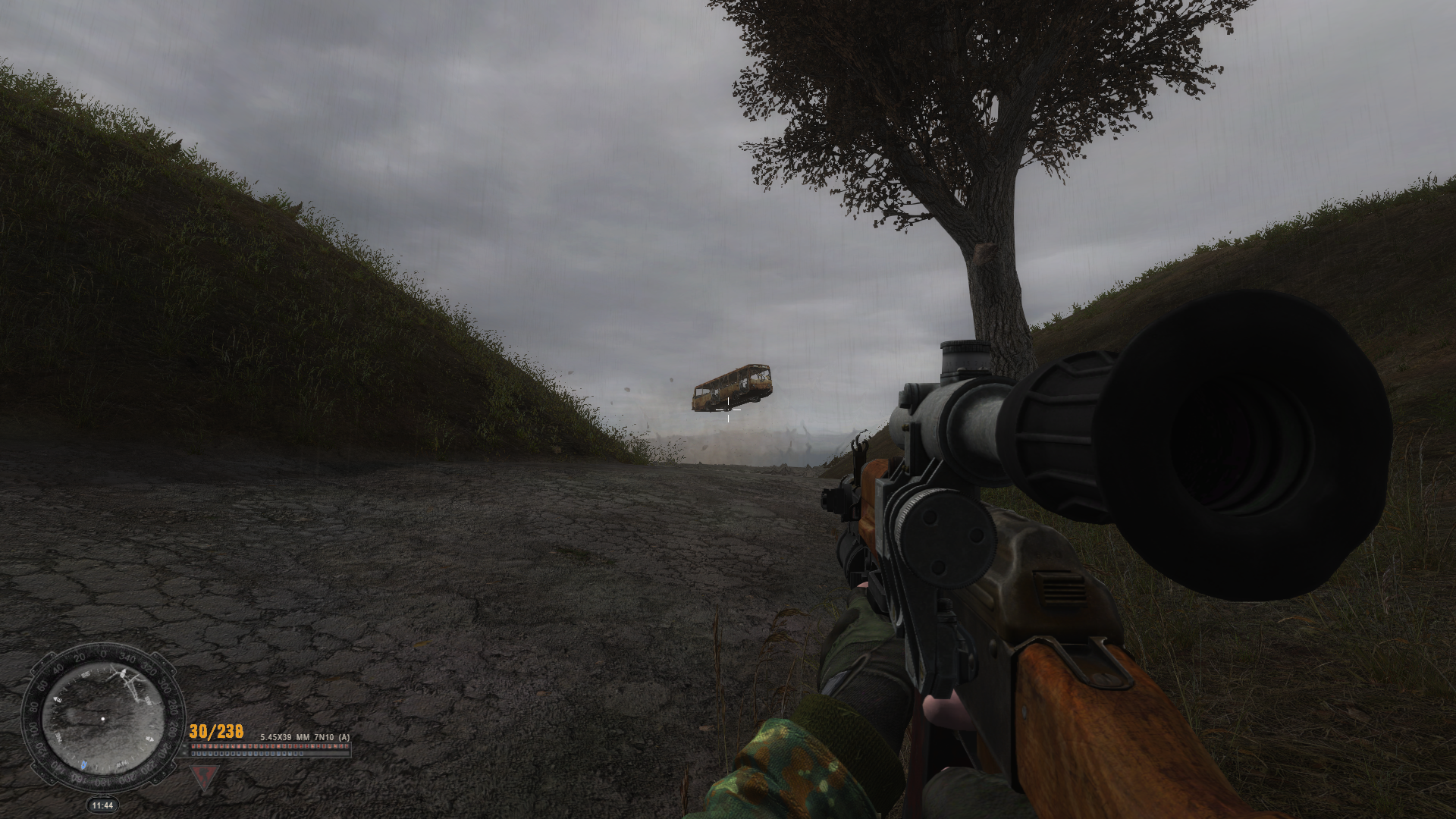Select the red triangle backpack-walker status icon
Image resolution: width=1456 pixels, height=819 pixels.
coord(203,776)
